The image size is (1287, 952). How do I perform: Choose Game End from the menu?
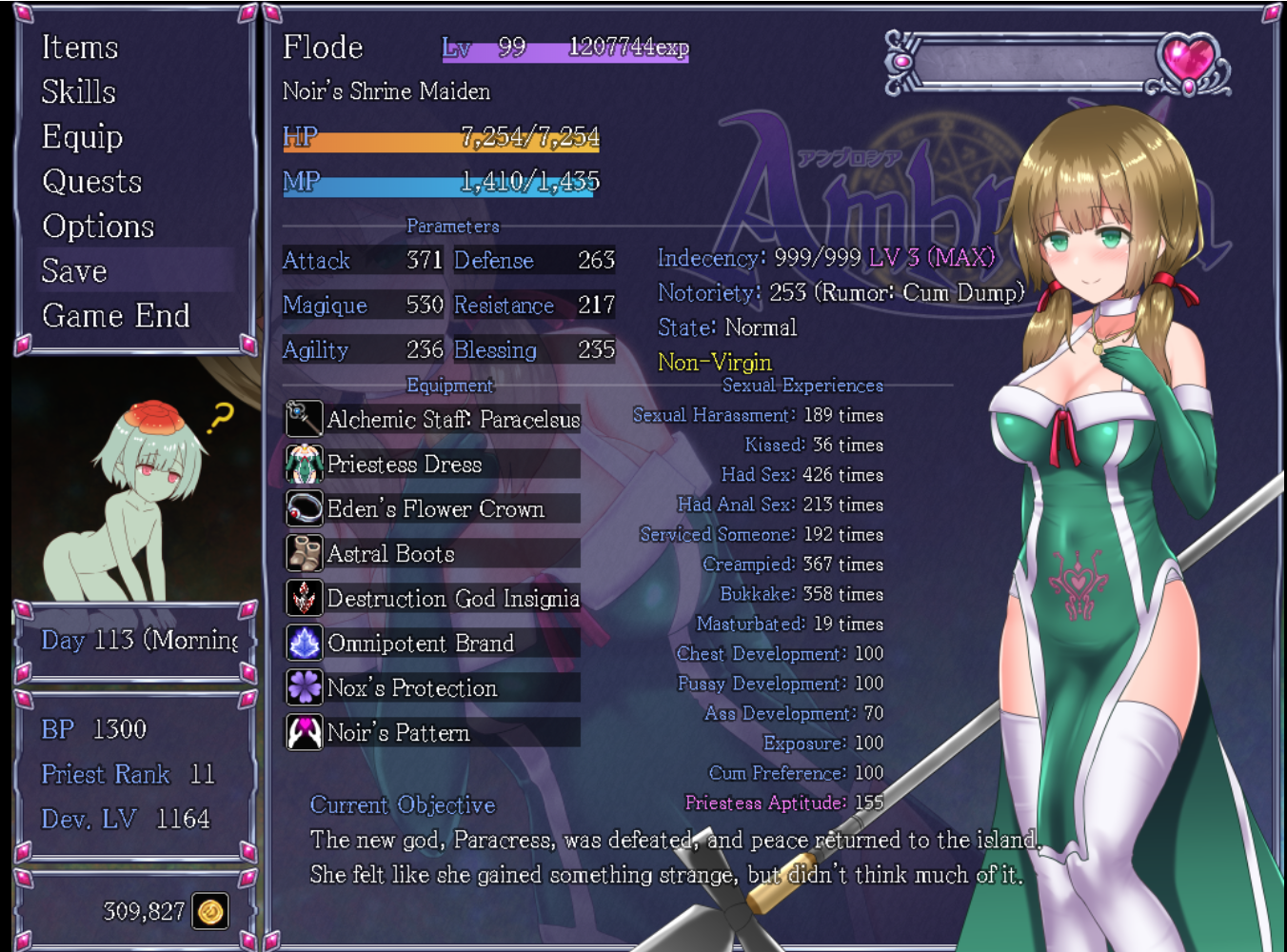click(x=116, y=316)
